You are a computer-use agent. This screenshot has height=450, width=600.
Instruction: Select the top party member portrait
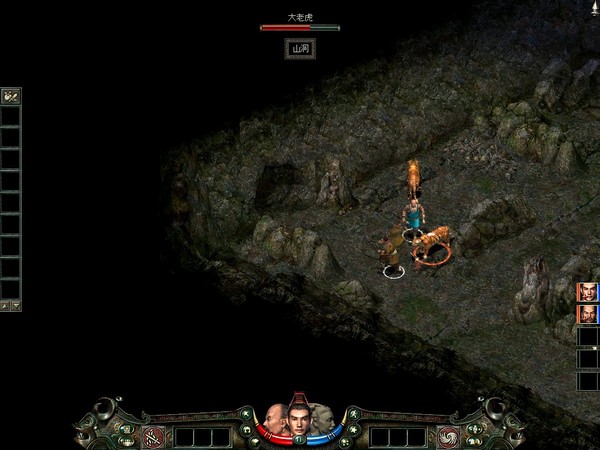(586, 292)
